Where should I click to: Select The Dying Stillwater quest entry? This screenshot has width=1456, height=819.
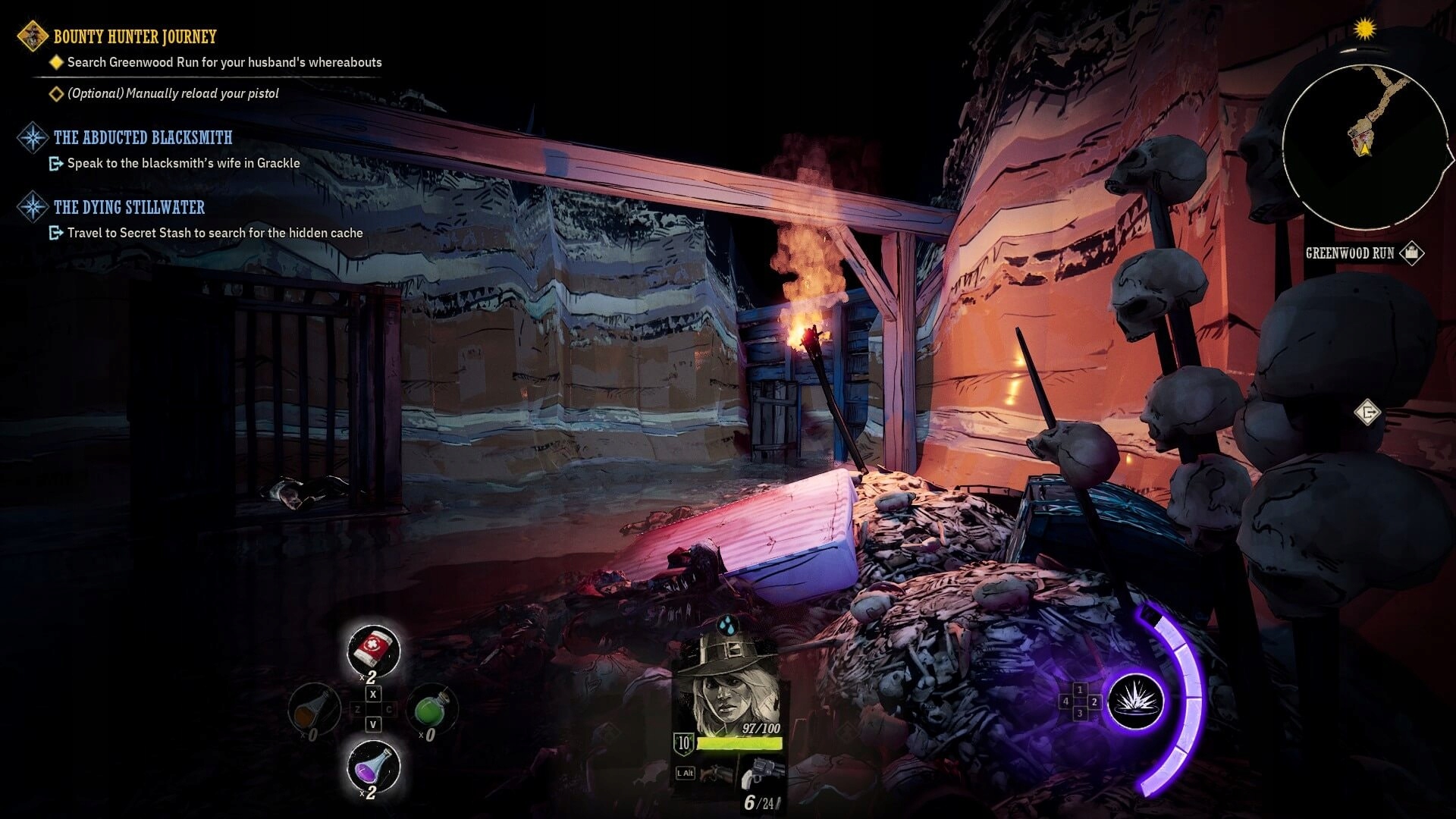(x=129, y=207)
